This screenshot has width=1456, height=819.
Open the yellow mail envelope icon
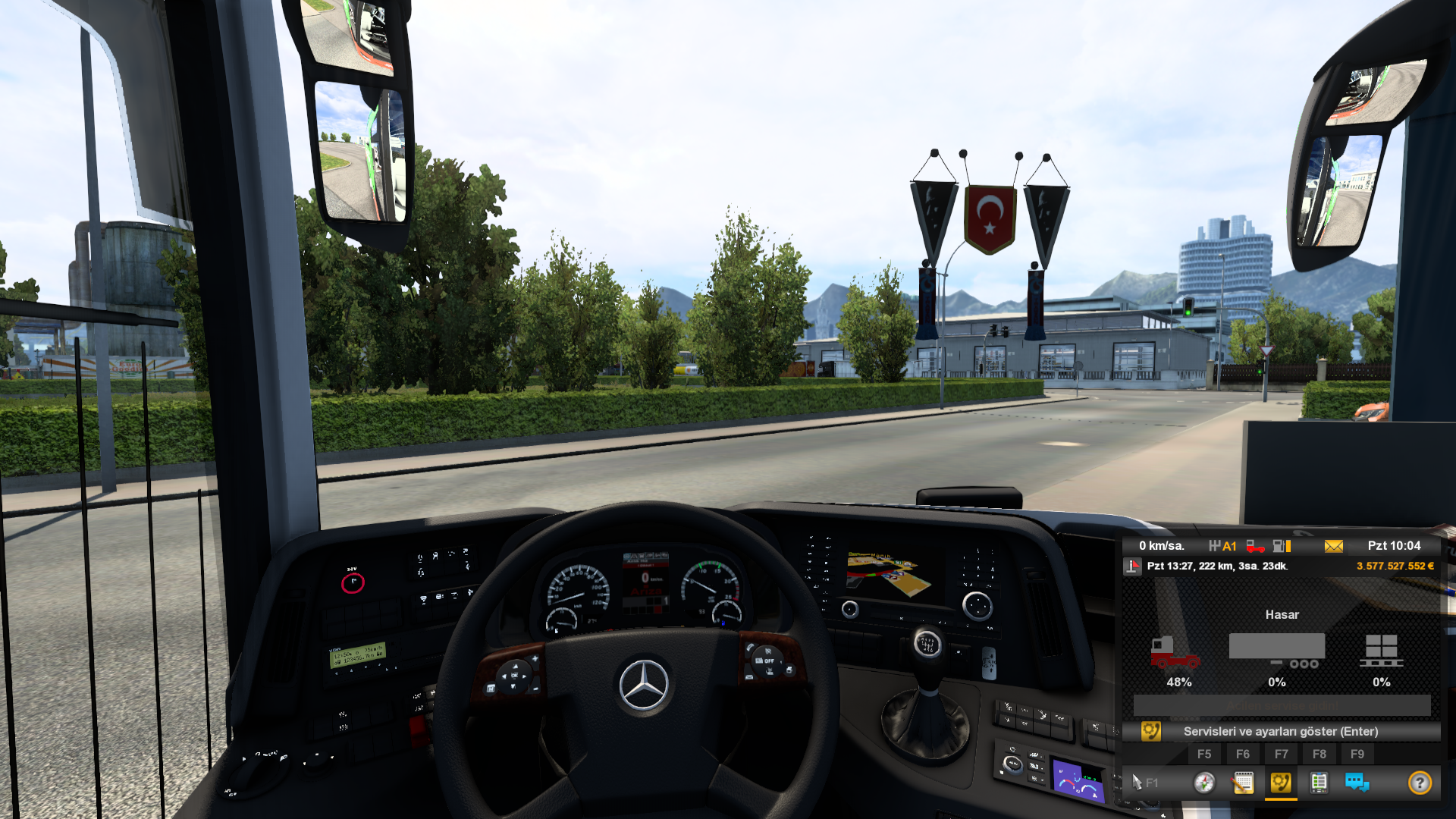coord(1334,546)
